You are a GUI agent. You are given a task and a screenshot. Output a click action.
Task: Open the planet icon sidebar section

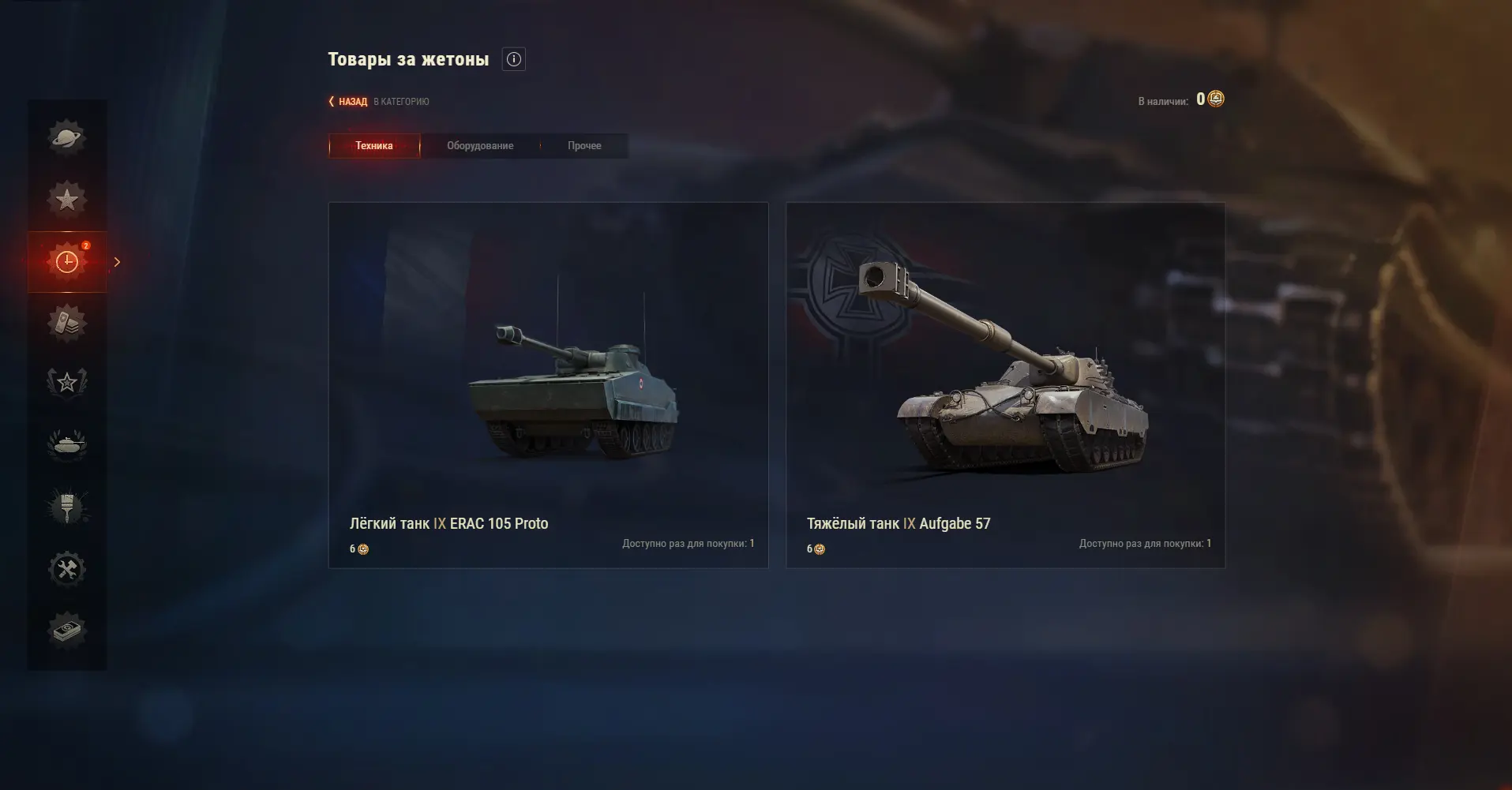click(67, 137)
